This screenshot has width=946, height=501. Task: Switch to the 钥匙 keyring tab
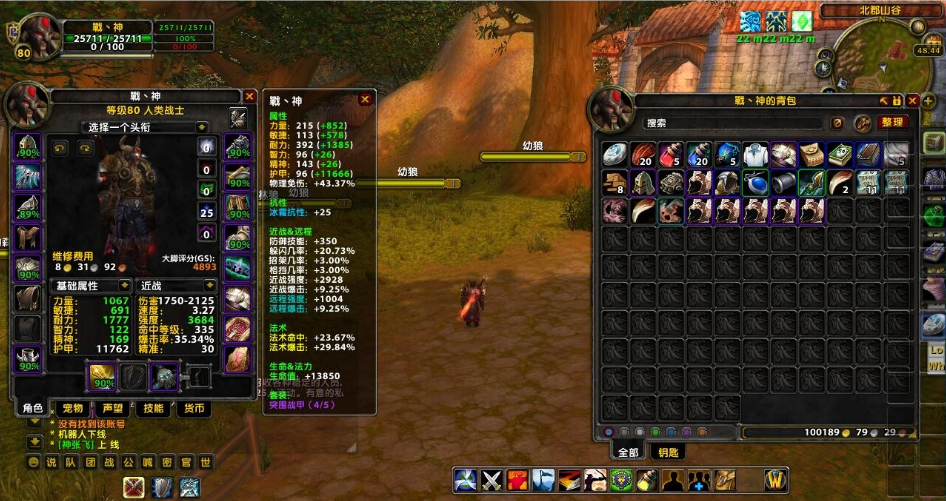[x=668, y=452]
